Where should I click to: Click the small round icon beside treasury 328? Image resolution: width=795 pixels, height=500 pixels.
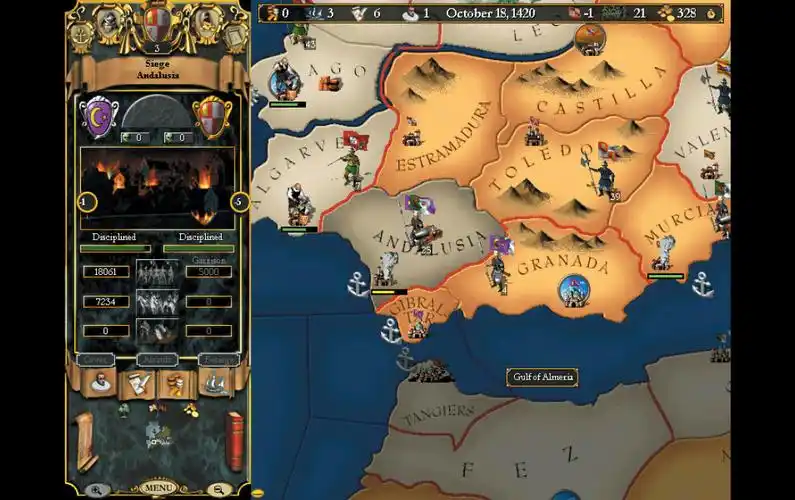point(711,13)
